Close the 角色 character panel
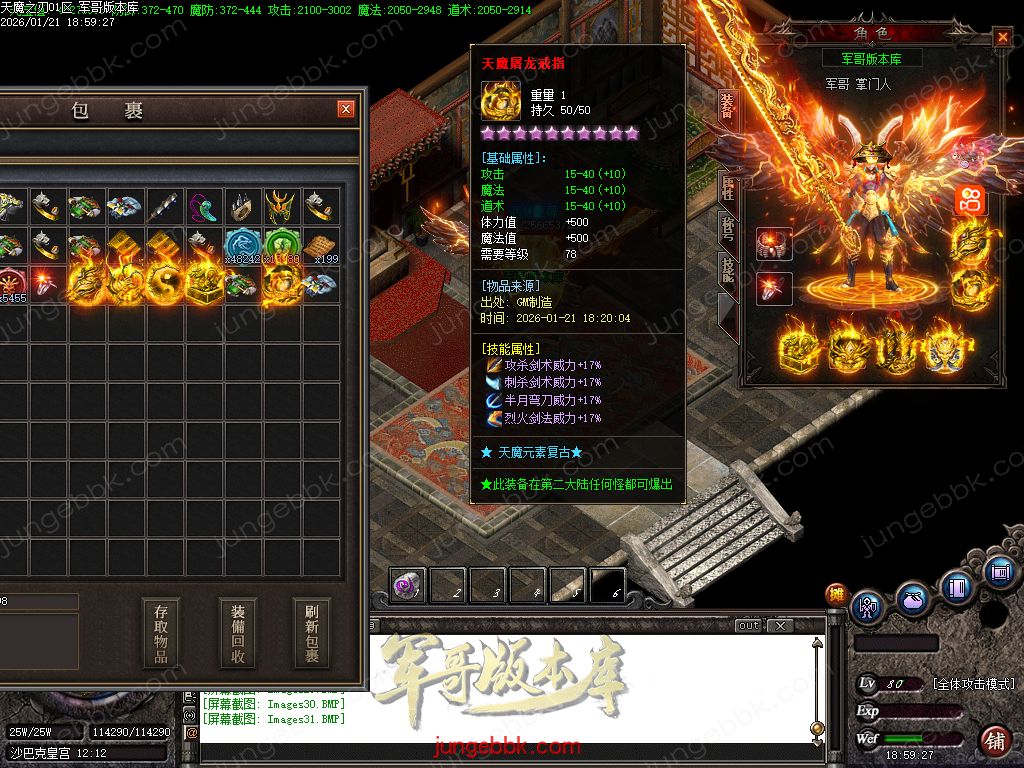Image resolution: width=1024 pixels, height=768 pixels. (1002, 38)
